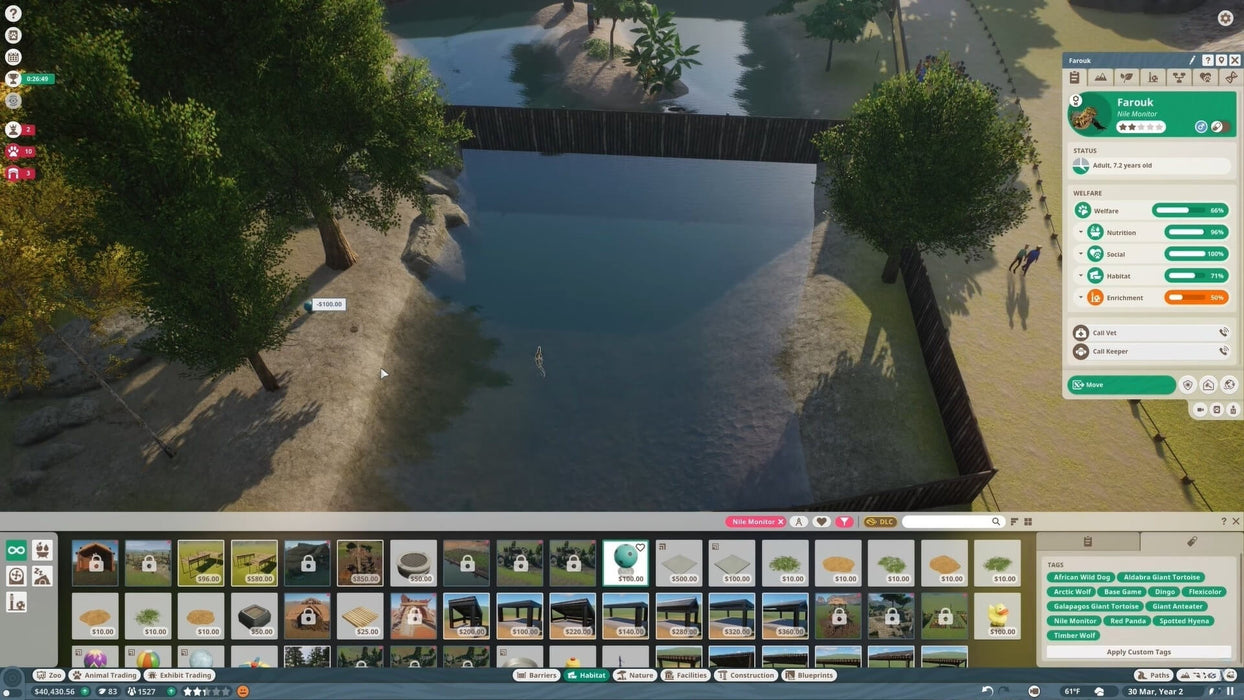Screen dimensions: 1244x700
Task: Open the settings gear icon
Action: click(1225, 18)
